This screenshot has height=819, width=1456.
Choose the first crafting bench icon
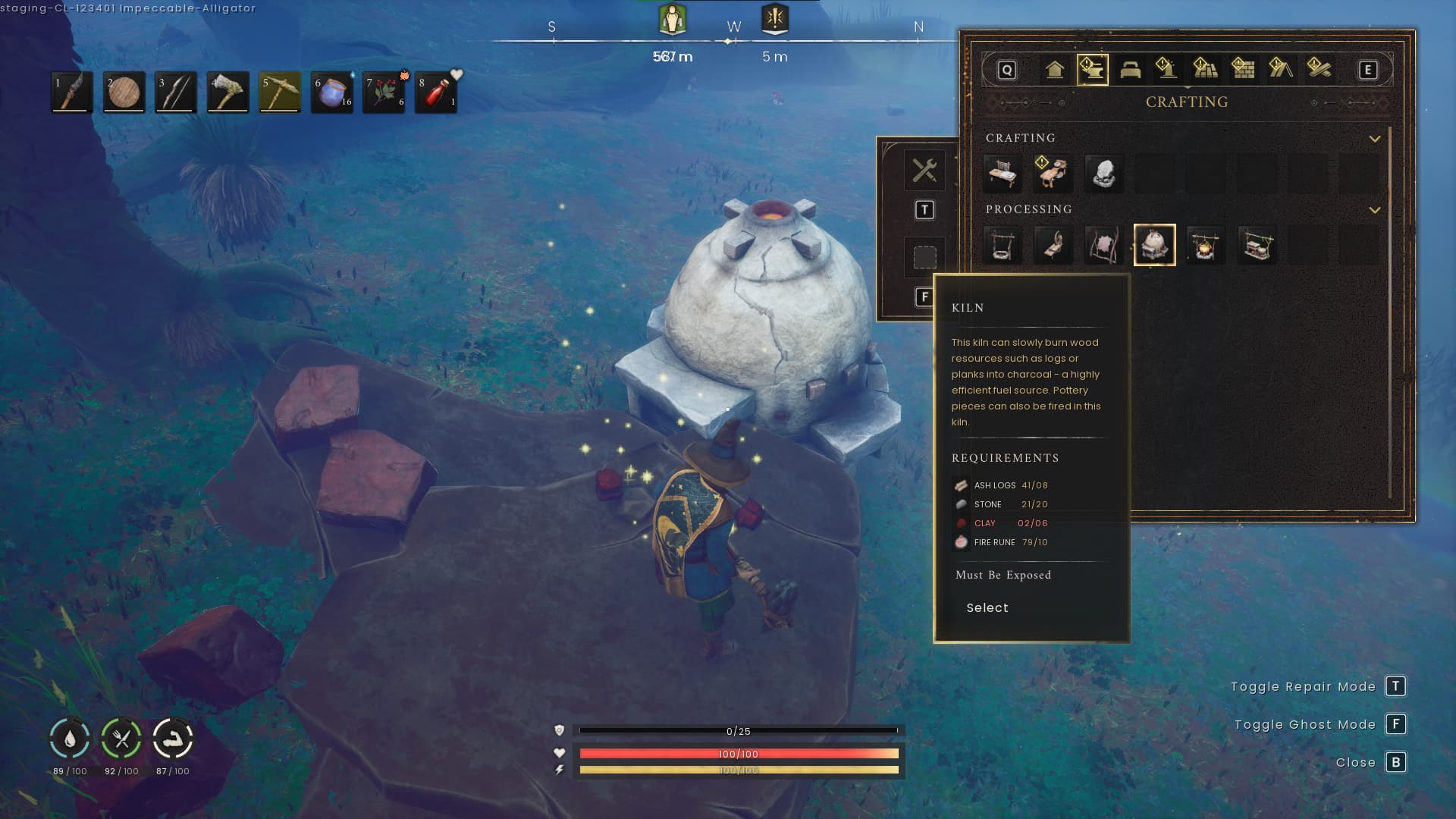(x=1002, y=173)
